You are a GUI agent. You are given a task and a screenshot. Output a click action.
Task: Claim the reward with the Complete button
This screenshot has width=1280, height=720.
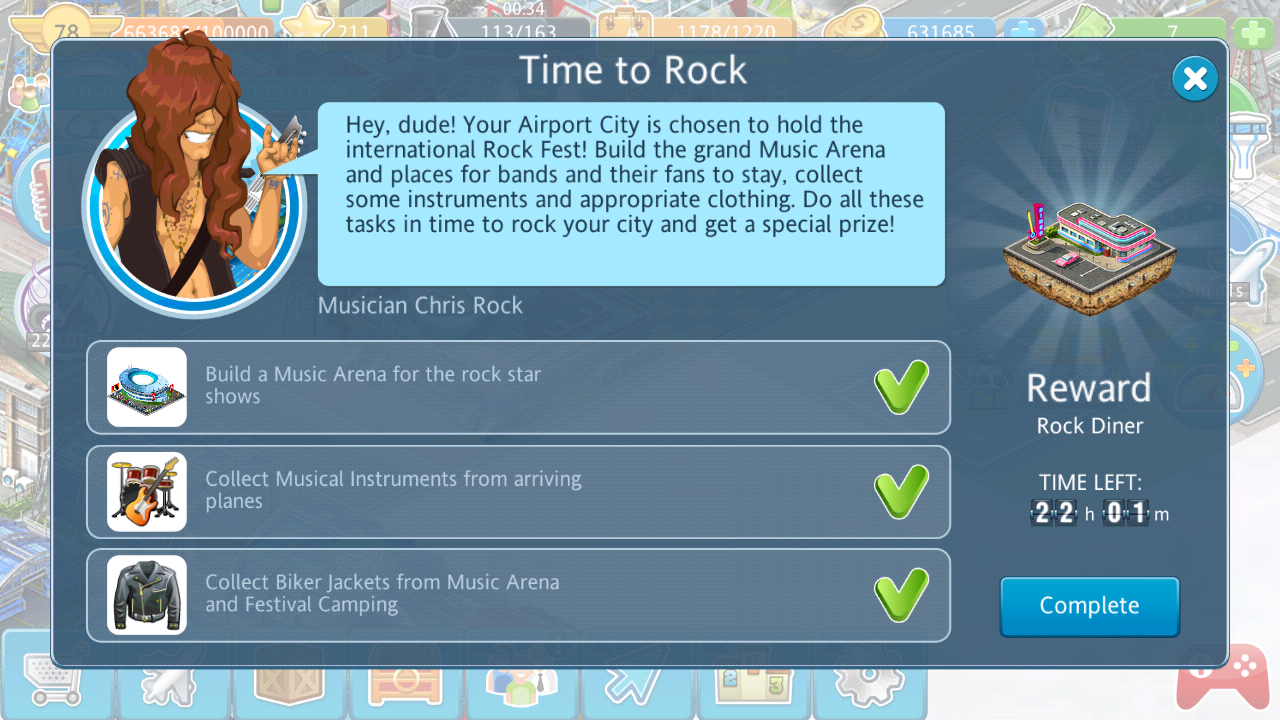[x=1089, y=606]
